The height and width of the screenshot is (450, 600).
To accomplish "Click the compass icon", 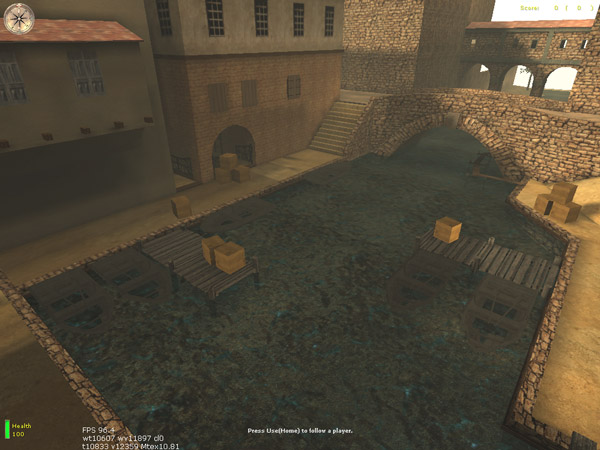I will tap(19, 17).
